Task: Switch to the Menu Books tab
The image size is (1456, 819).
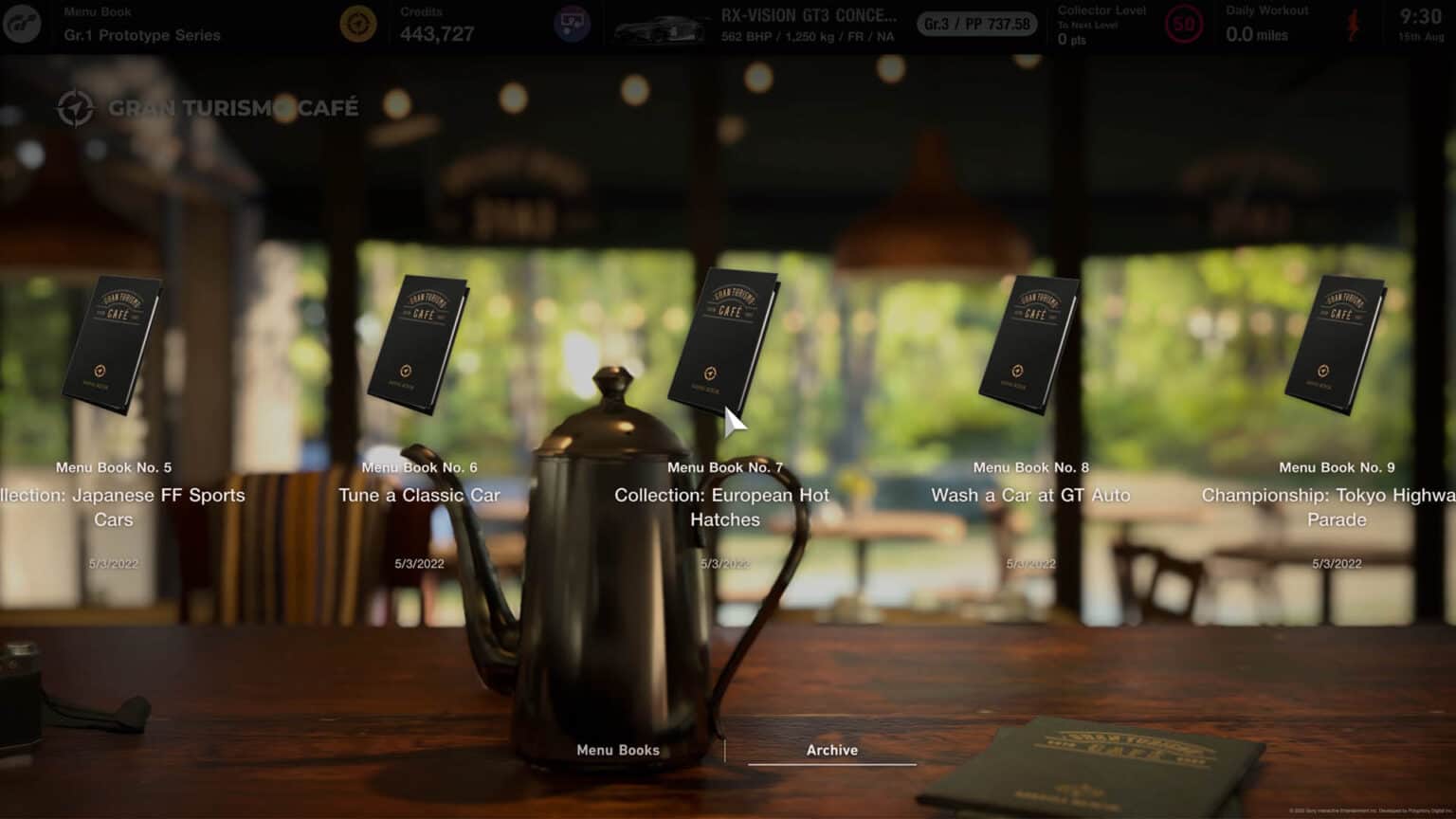Action: (x=618, y=750)
